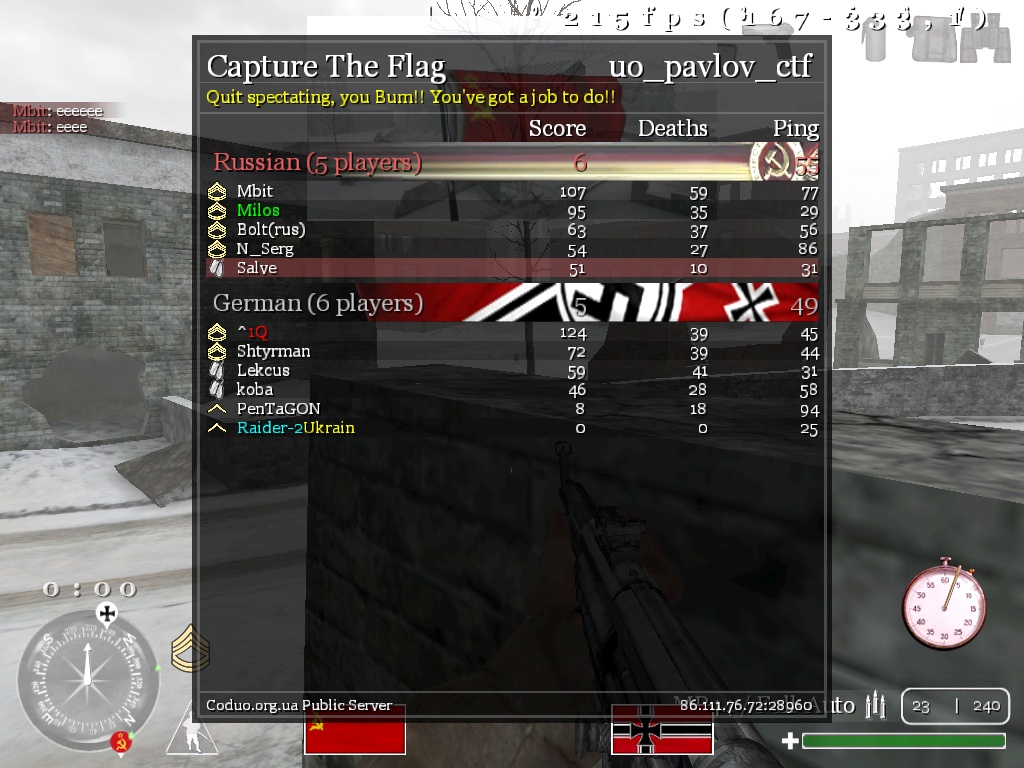Click the German team header banner
This screenshot has width=1024, height=768.
coord(510,303)
